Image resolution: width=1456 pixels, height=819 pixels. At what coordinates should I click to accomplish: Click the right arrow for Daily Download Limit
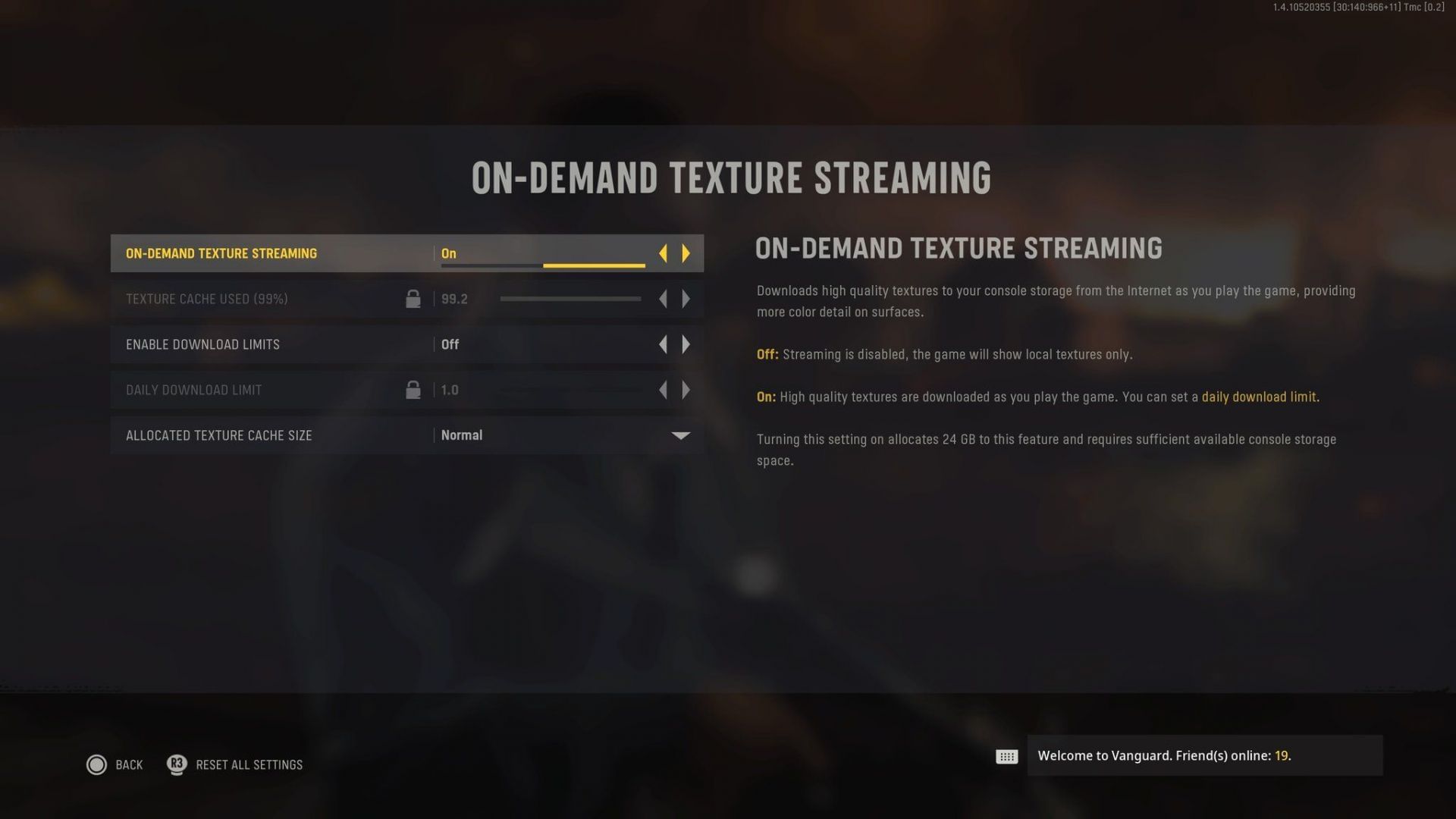point(686,390)
